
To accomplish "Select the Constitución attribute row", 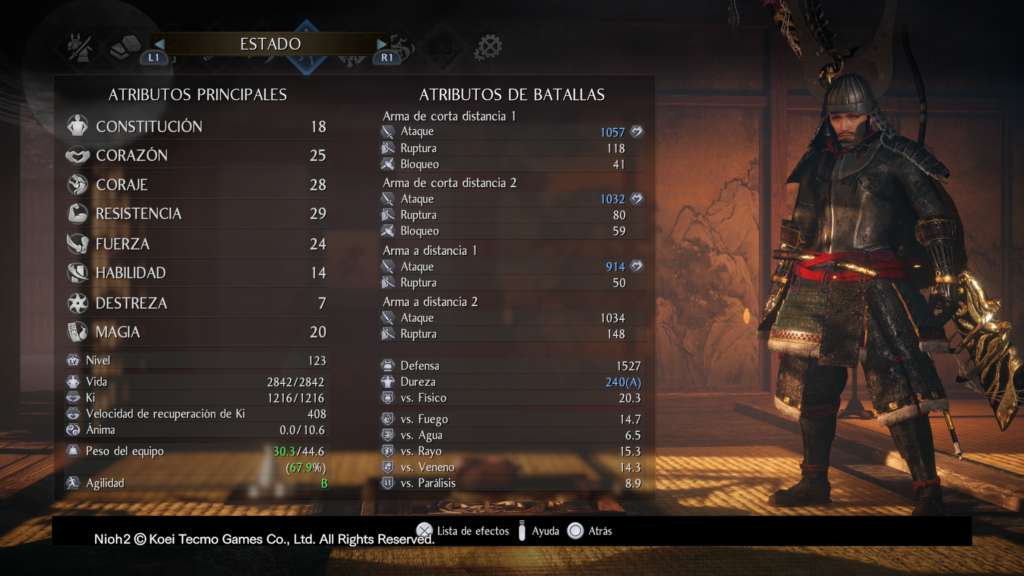I will click(197, 127).
